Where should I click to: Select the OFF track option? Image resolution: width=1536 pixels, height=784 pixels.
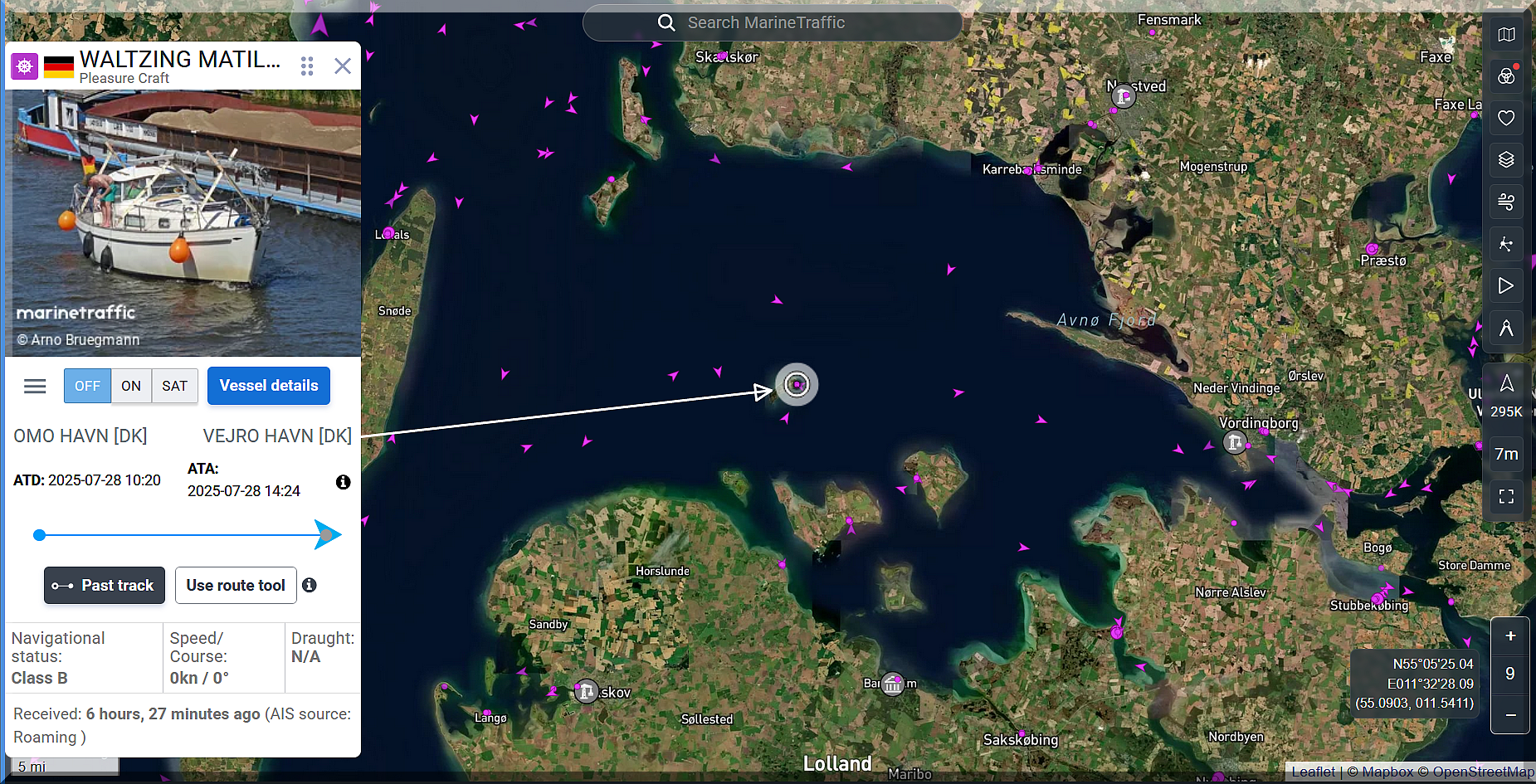(87, 387)
